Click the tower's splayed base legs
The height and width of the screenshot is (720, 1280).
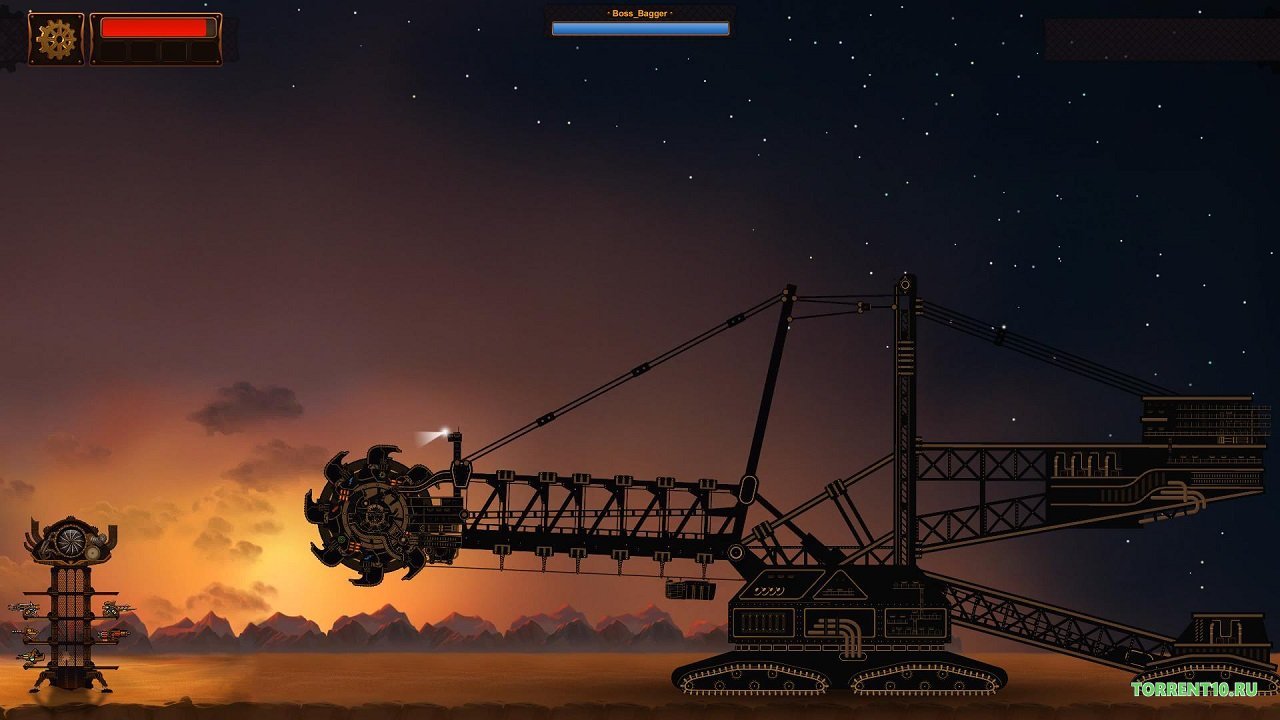(x=70, y=683)
